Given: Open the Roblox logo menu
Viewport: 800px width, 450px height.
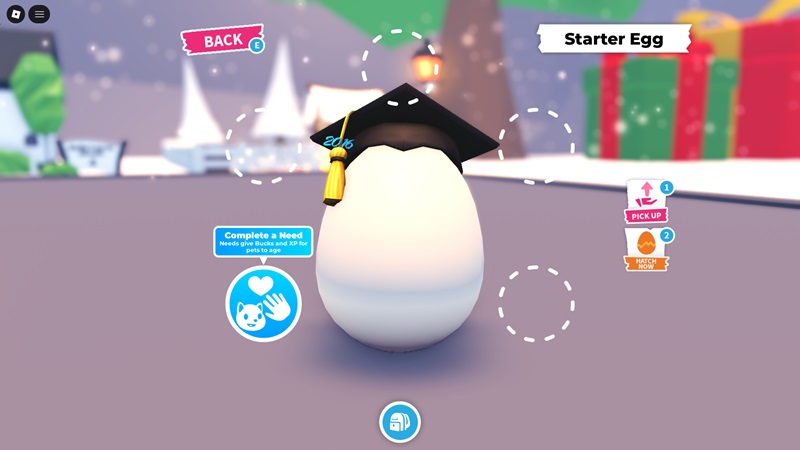Looking at the screenshot, I should click(x=14, y=14).
